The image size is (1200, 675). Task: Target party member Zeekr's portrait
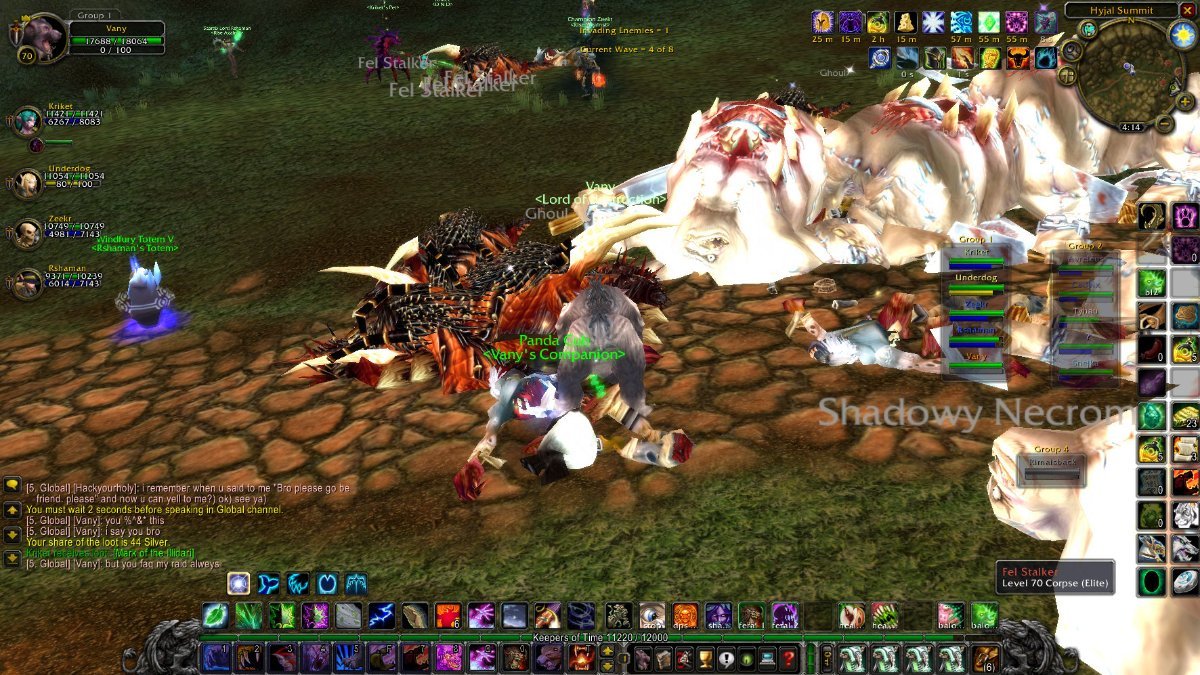click(x=27, y=234)
